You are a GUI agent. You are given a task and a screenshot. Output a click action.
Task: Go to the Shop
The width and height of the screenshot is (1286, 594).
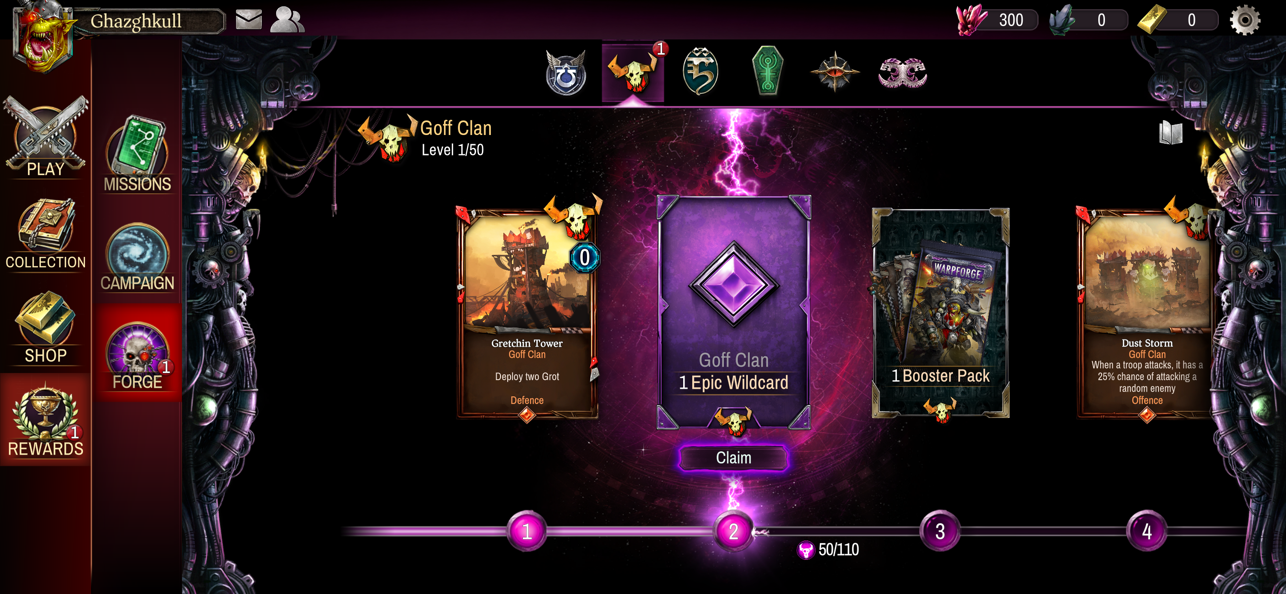coord(45,329)
